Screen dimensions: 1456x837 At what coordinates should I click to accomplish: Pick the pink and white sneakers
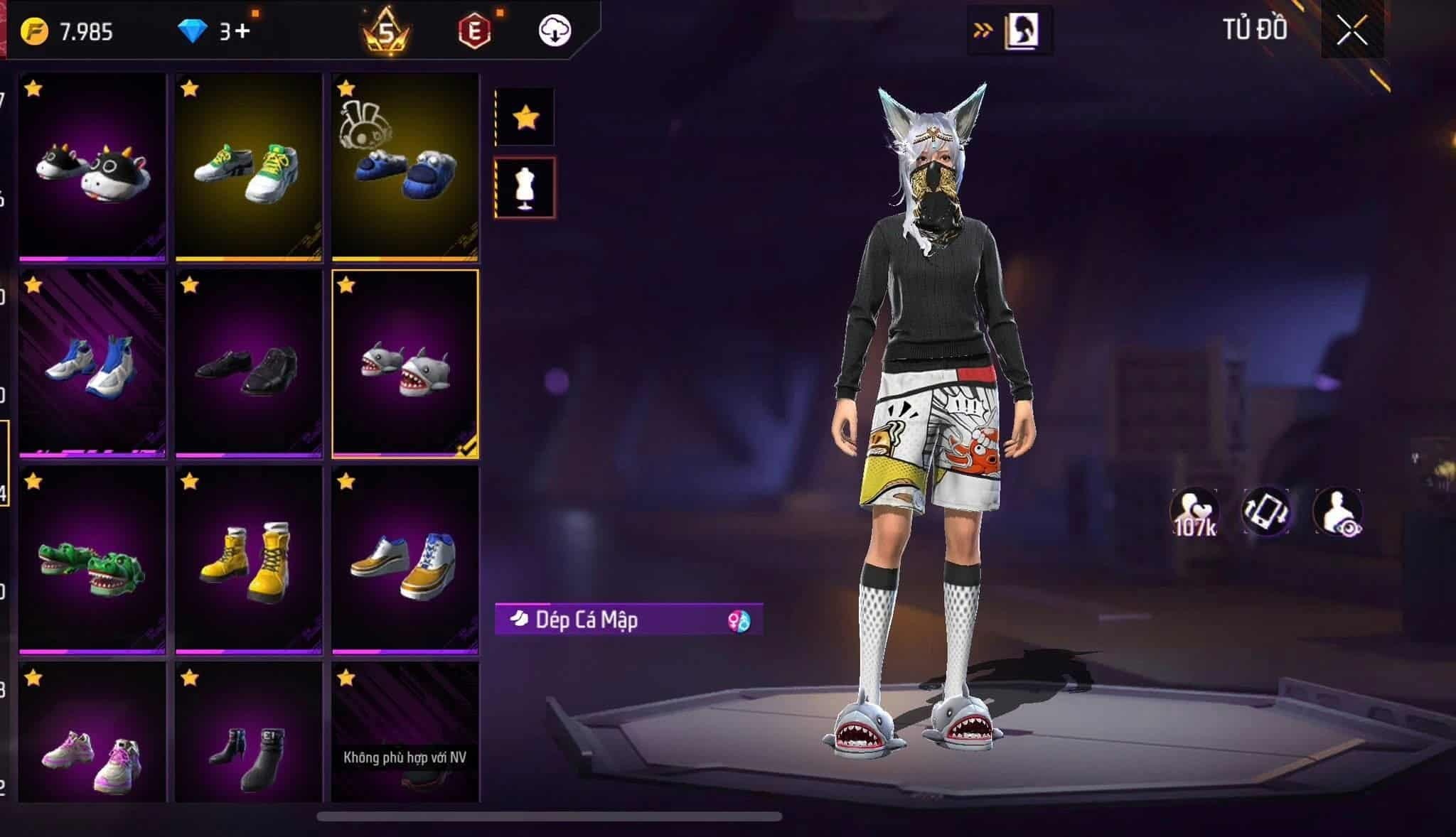click(x=92, y=739)
